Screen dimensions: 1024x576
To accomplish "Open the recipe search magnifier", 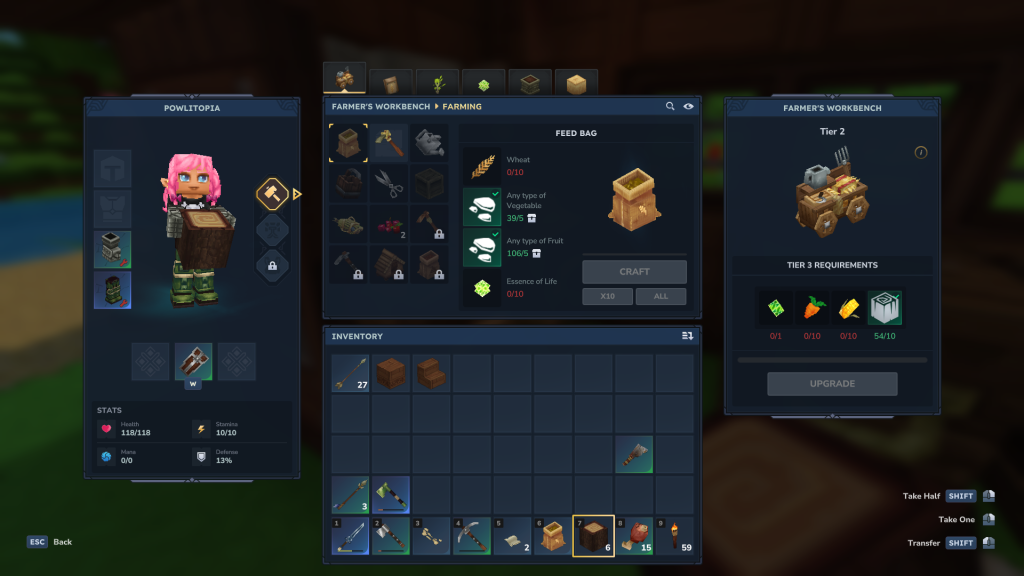I will pyautogui.click(x=670, y=106).
